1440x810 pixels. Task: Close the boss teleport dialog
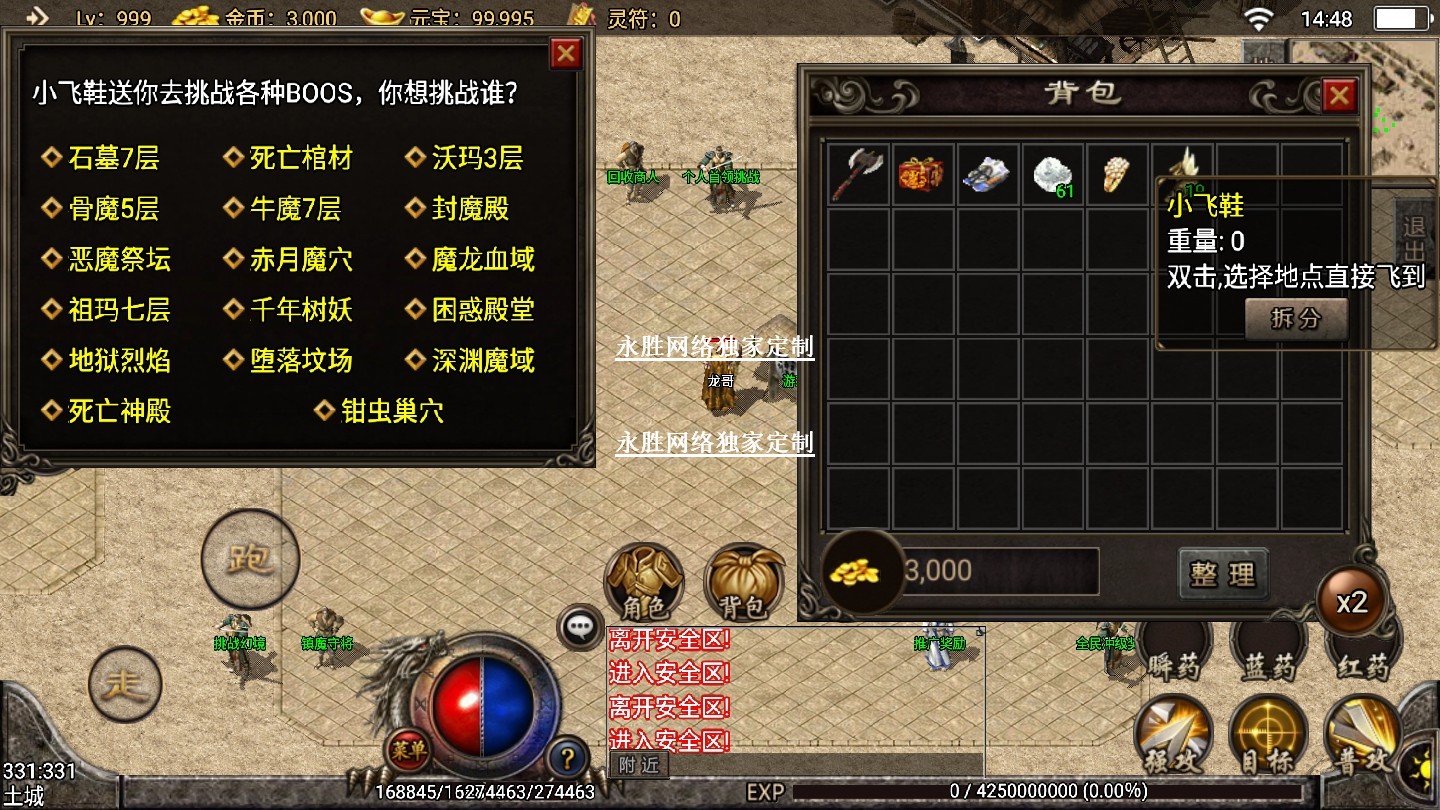coord(566,53)
